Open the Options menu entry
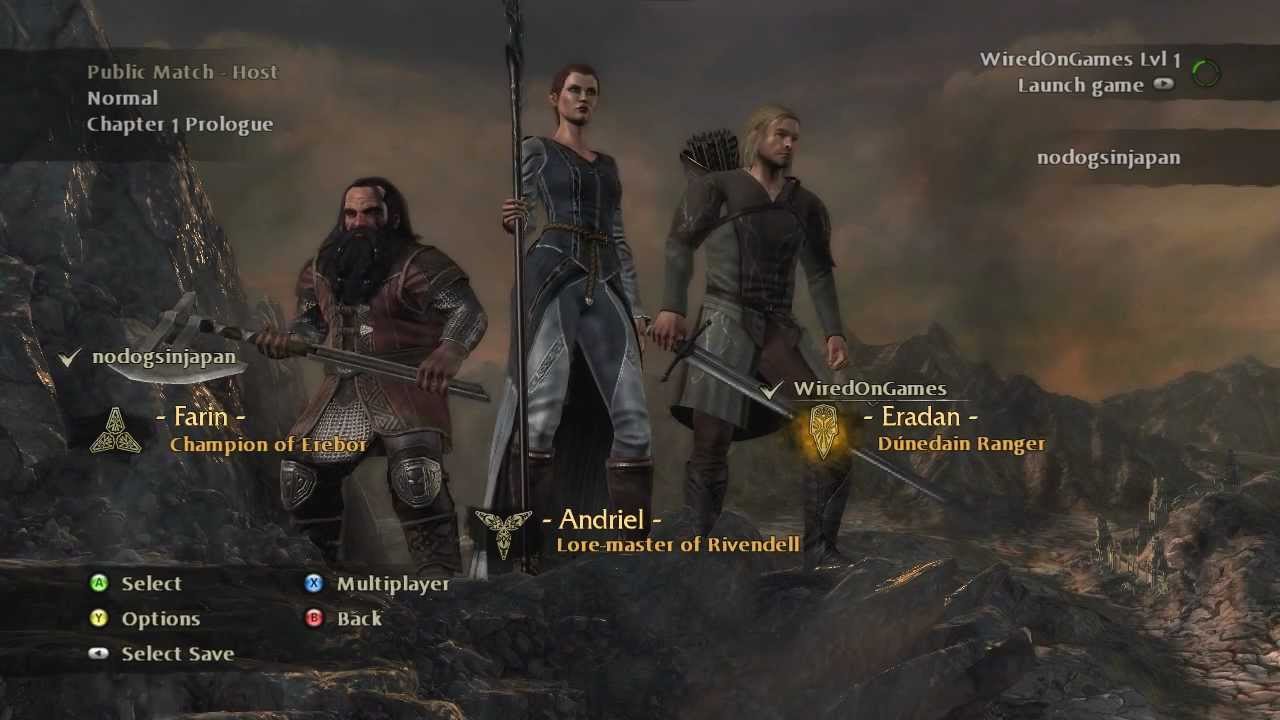 [x=160, y=619]
